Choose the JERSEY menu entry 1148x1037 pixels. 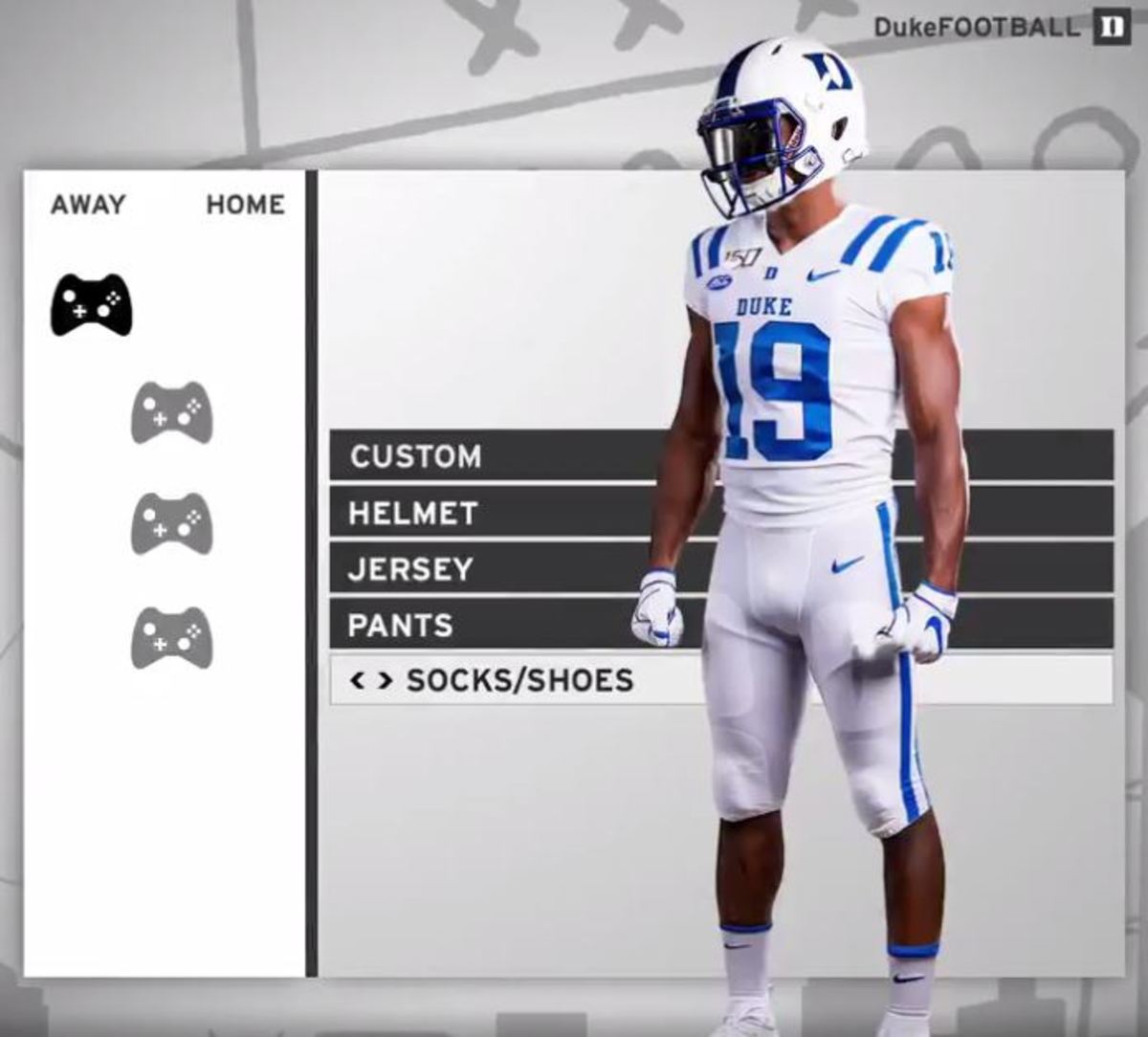[x=410, y=569]
